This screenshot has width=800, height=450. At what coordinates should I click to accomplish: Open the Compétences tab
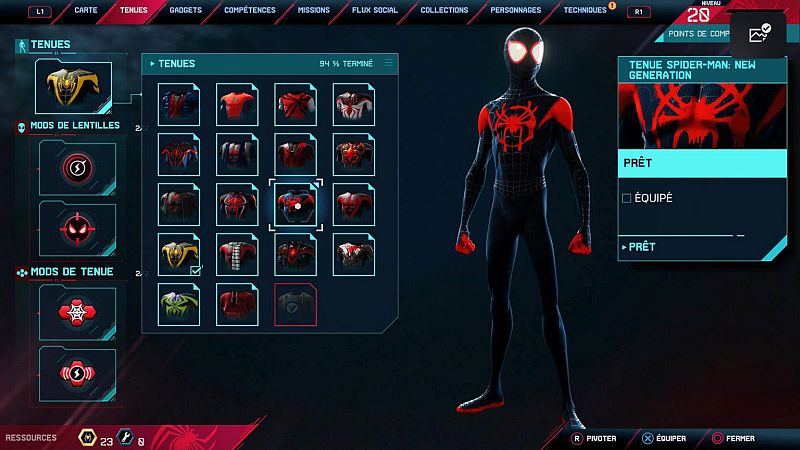250,10
